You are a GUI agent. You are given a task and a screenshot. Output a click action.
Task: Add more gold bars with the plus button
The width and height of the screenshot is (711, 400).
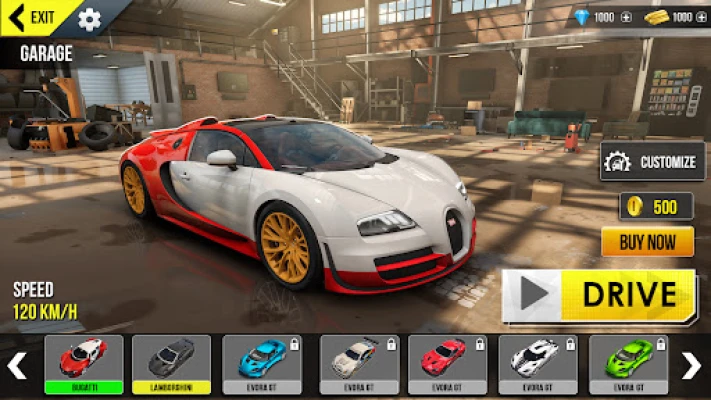point(702,17)
